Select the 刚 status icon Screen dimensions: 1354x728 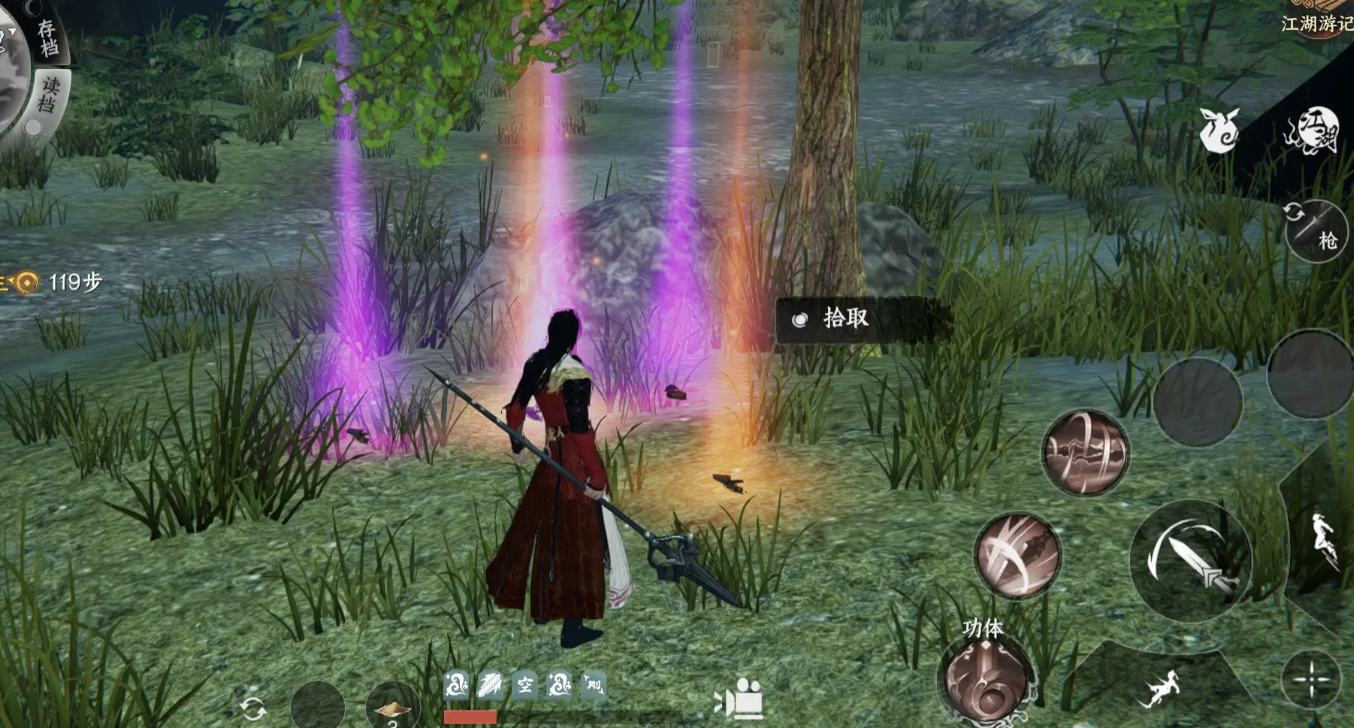pos(593,685)
